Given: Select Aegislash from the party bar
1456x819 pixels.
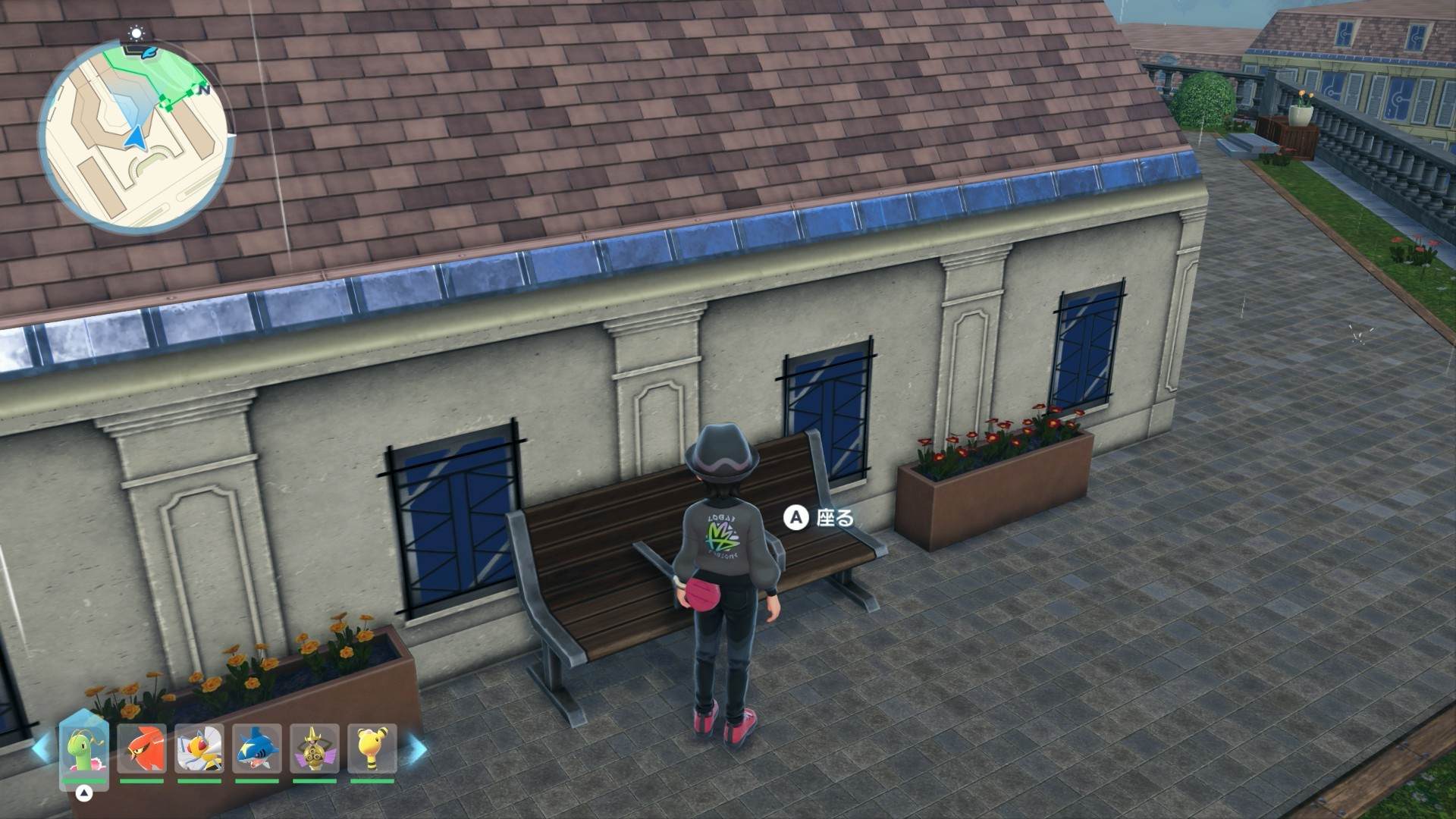Looking at the screenshot, I should 315,749.
